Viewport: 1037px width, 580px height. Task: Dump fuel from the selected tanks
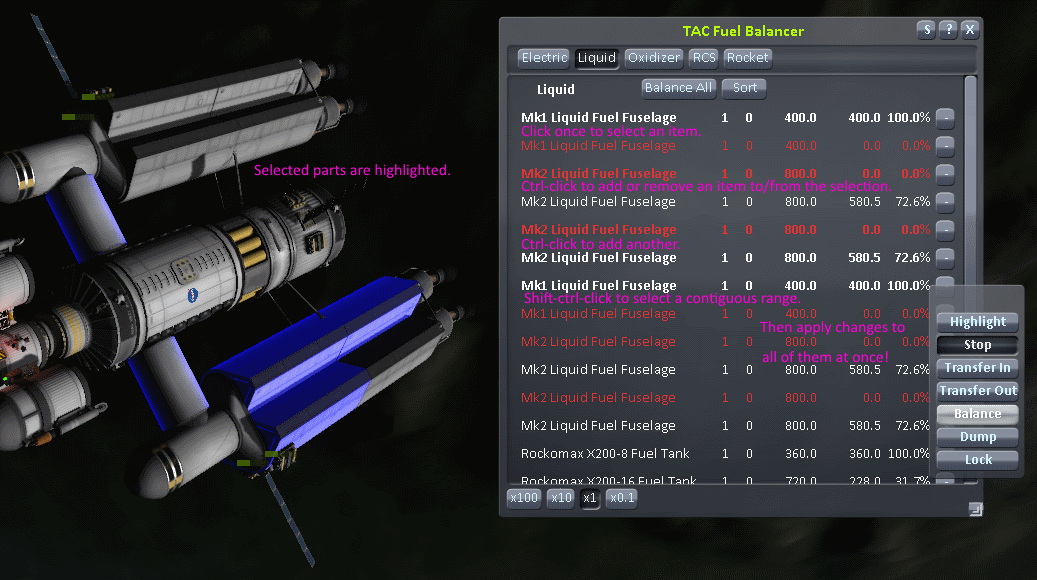click(978, 437)
